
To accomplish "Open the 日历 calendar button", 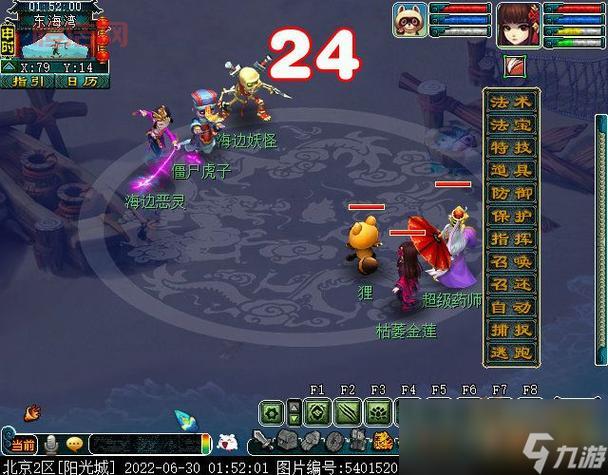I will tap(81, 81).
